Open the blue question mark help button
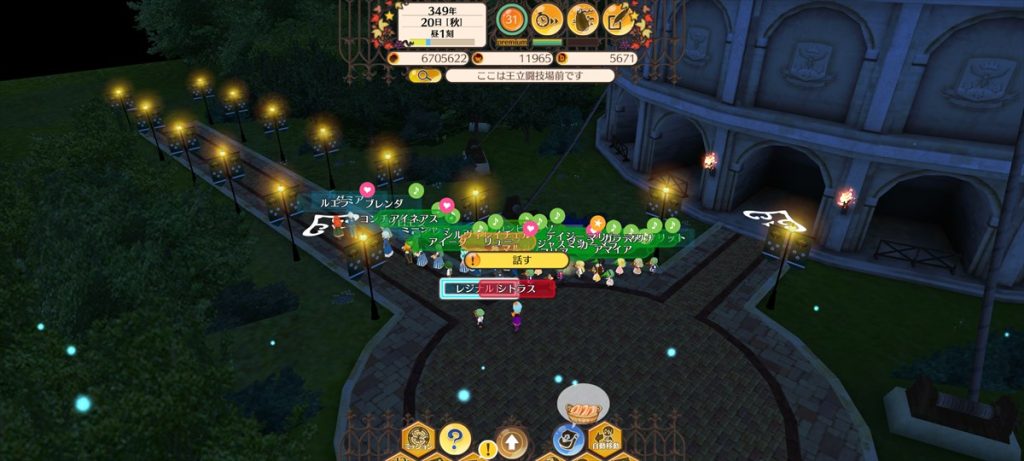 coord(454,438)
